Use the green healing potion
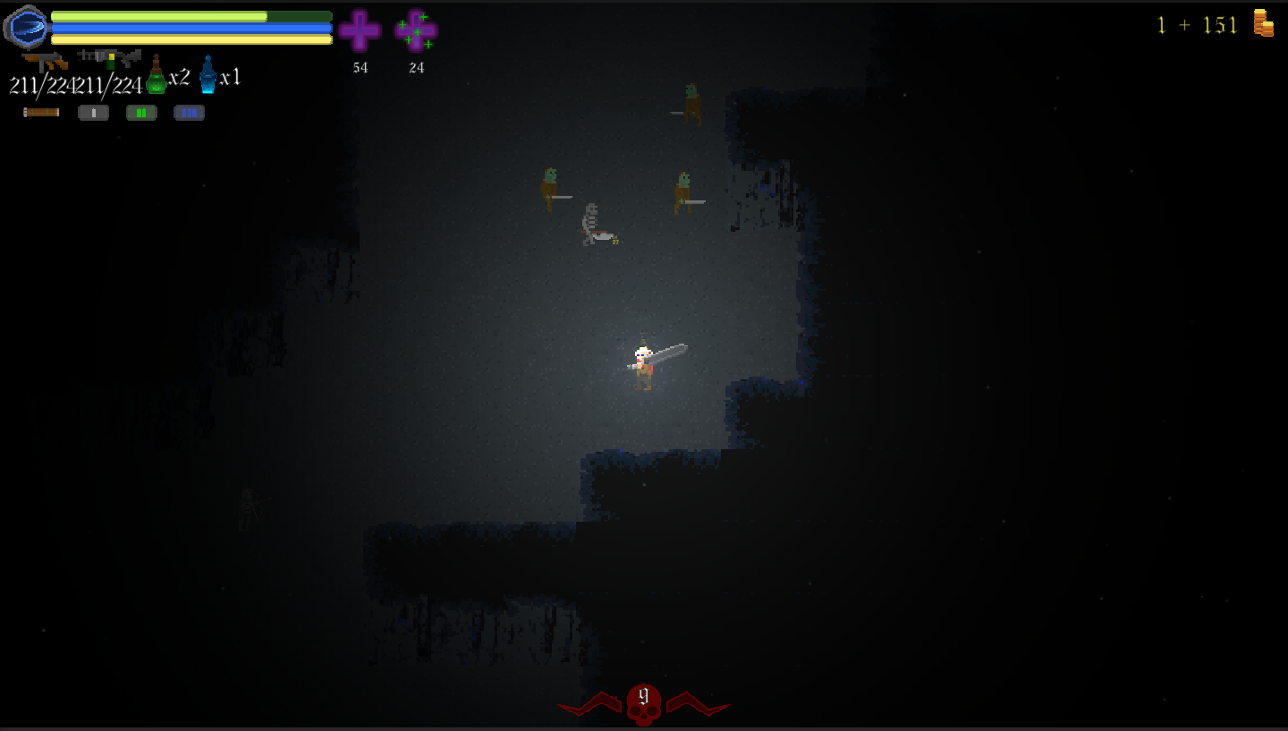 click(155, 80)
